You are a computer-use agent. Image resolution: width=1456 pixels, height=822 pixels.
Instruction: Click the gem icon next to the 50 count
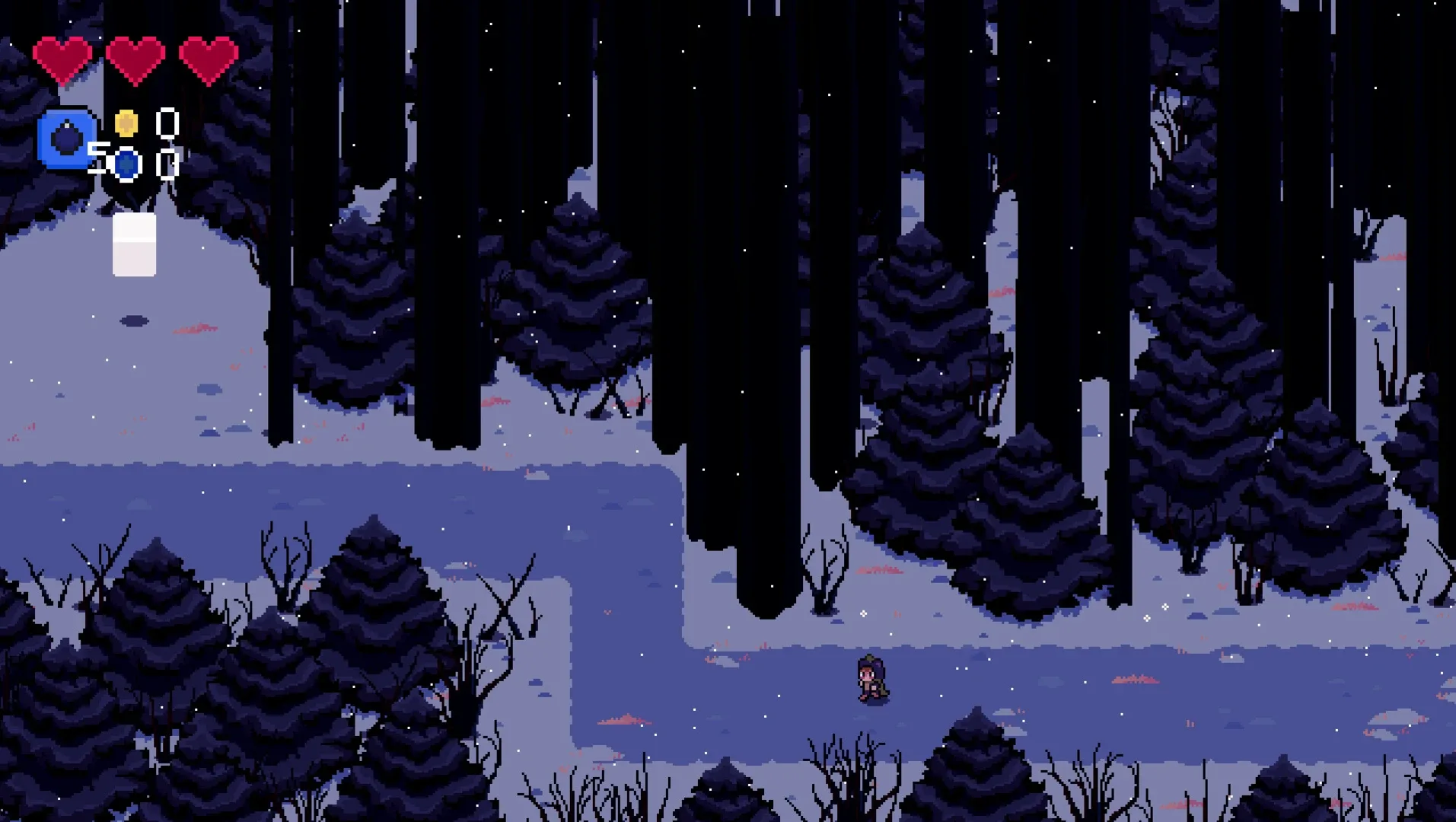click(126, 164)
